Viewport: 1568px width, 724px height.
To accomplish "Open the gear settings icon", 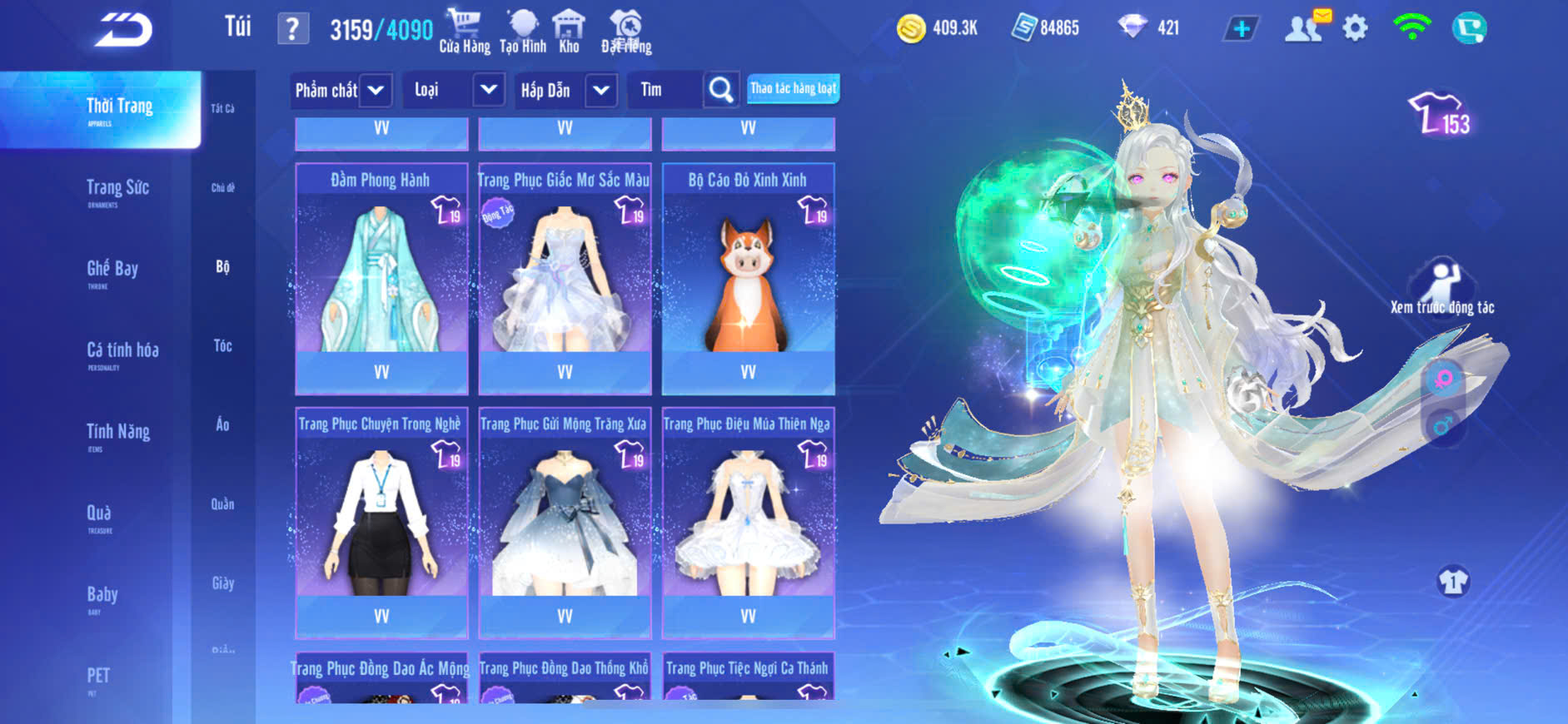I will 1355,29.
